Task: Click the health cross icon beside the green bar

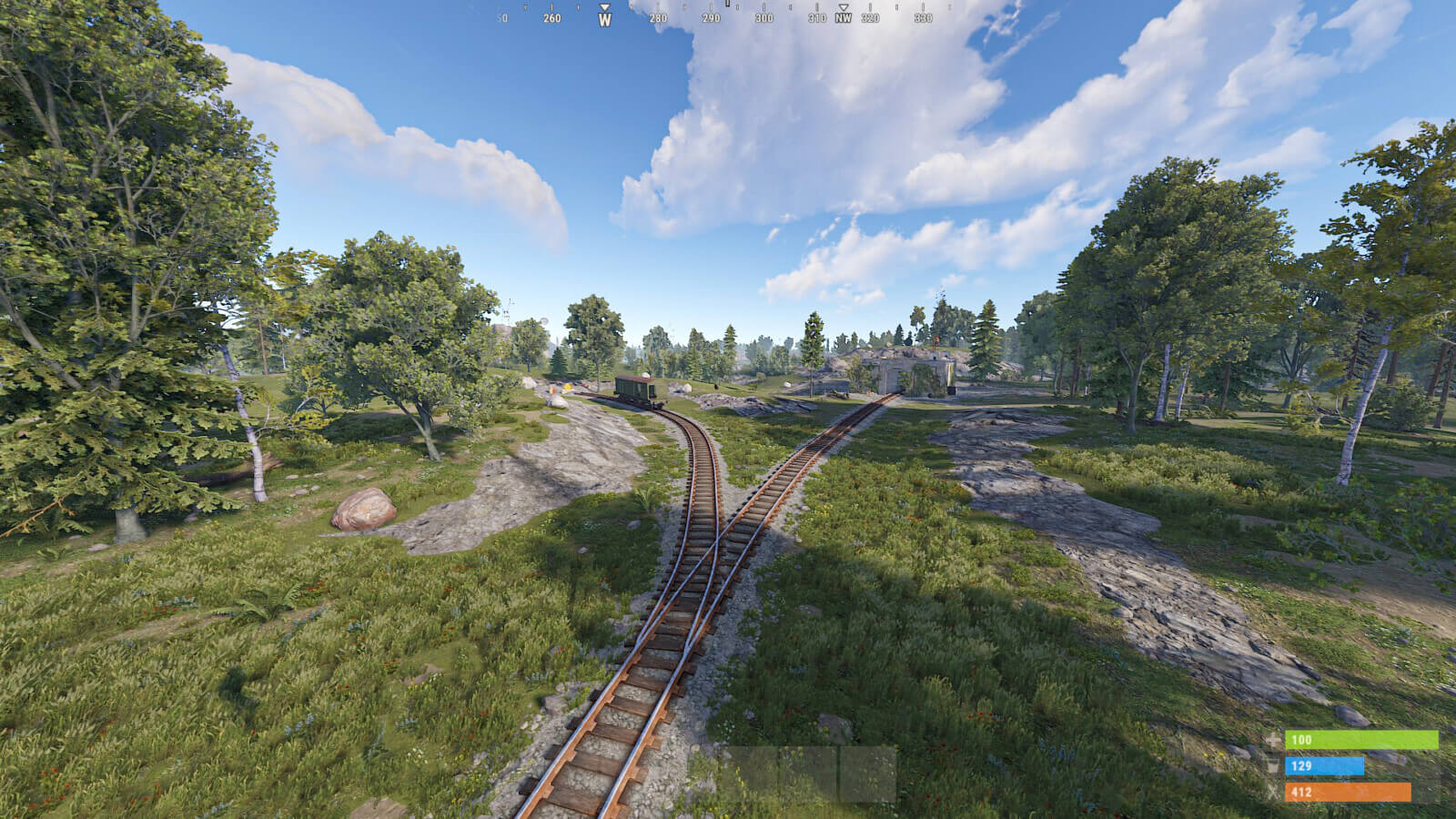Action: pyautogui.click(x=1272, y=739)
